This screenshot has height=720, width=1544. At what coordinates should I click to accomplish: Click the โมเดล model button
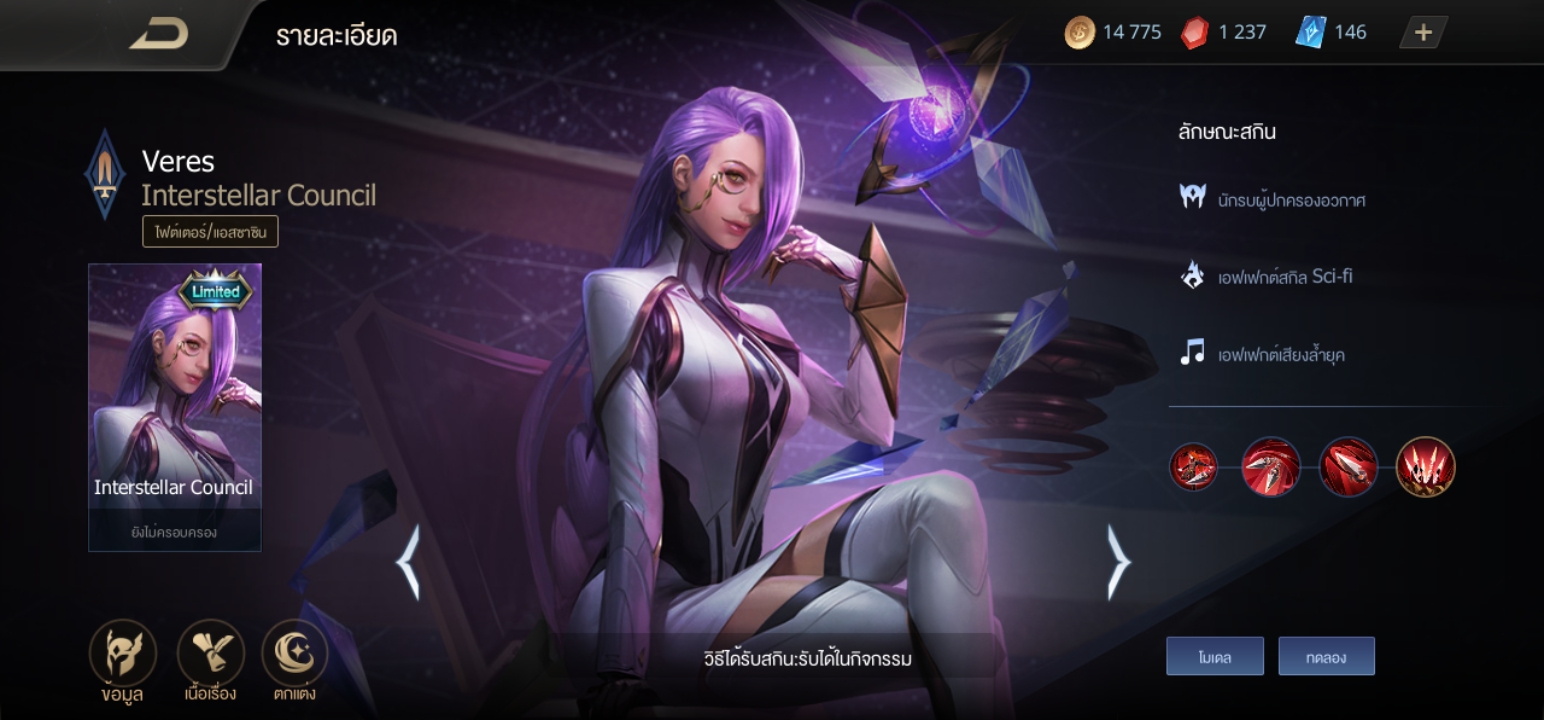1214,657
